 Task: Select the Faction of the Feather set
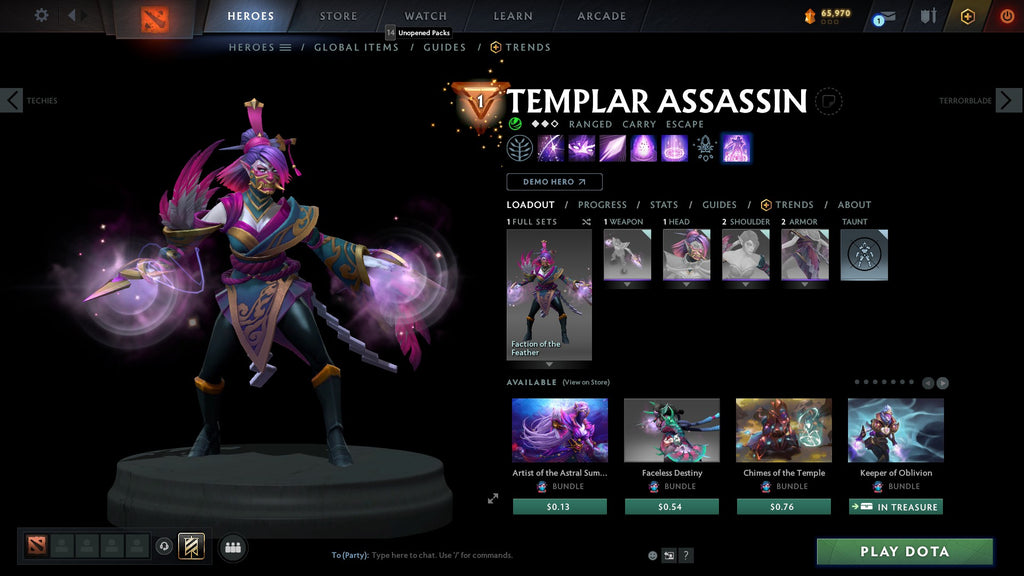pos(549,294)
